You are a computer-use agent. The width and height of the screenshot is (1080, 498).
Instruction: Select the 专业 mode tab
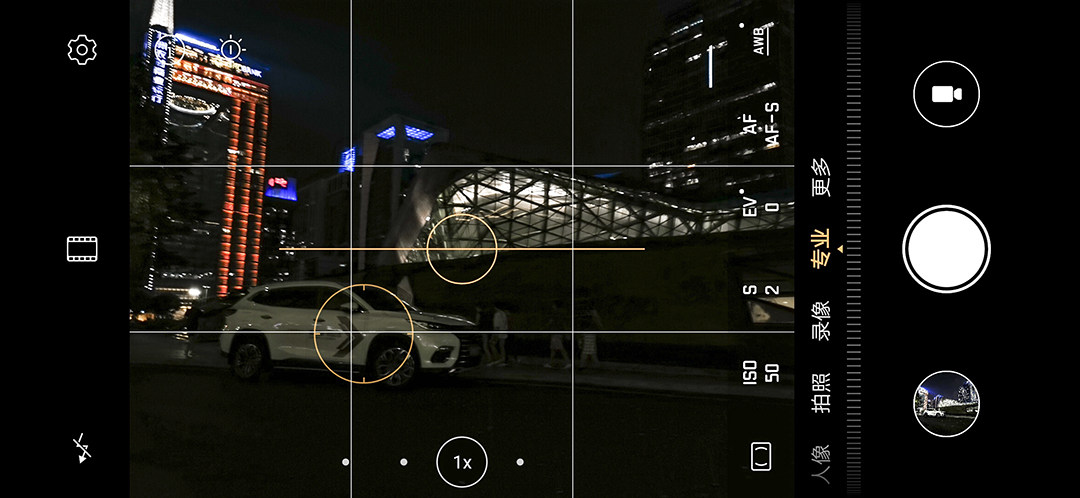[821, 248]
